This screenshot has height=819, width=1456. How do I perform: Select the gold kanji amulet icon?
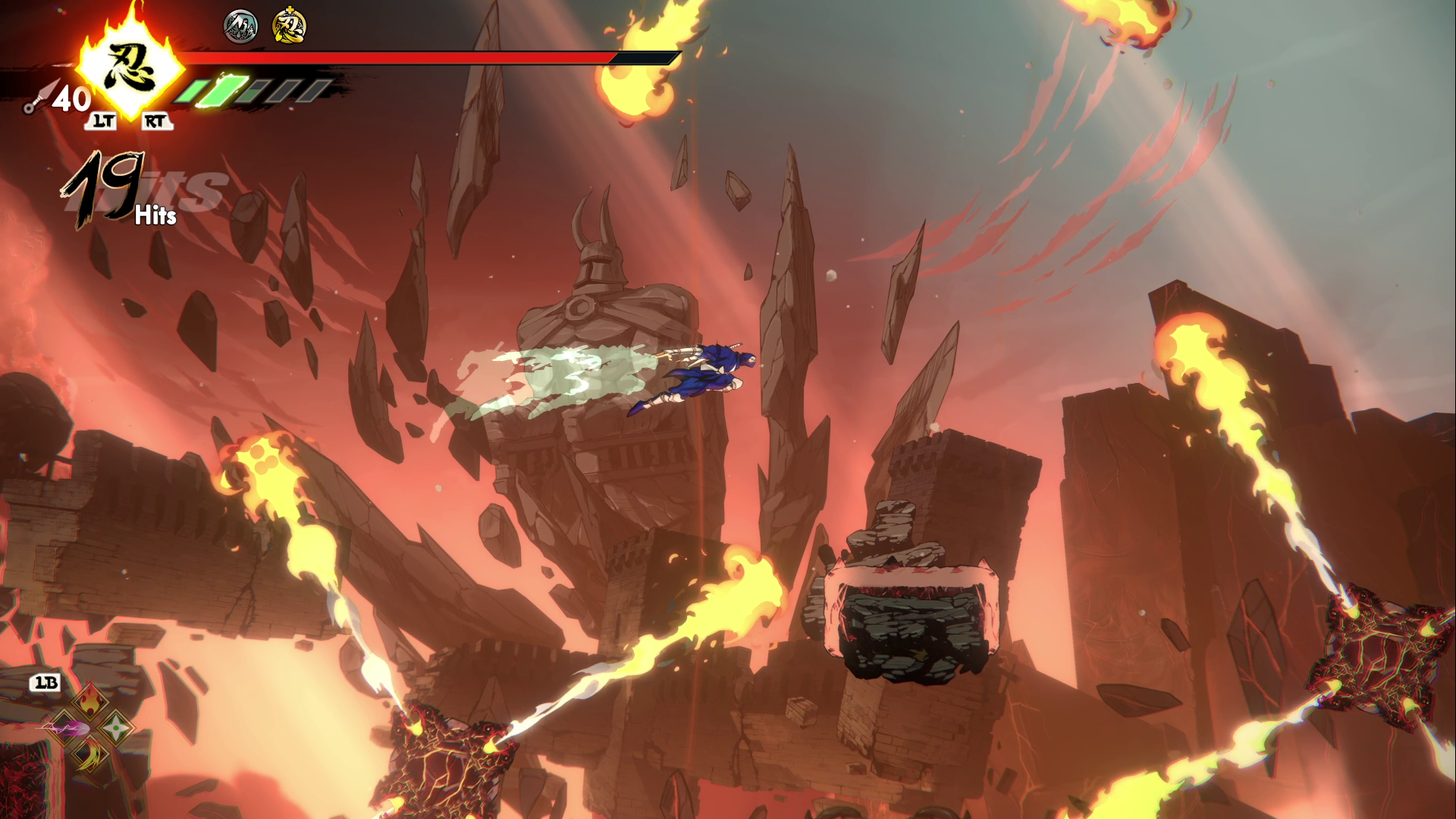tap(289, 27)
